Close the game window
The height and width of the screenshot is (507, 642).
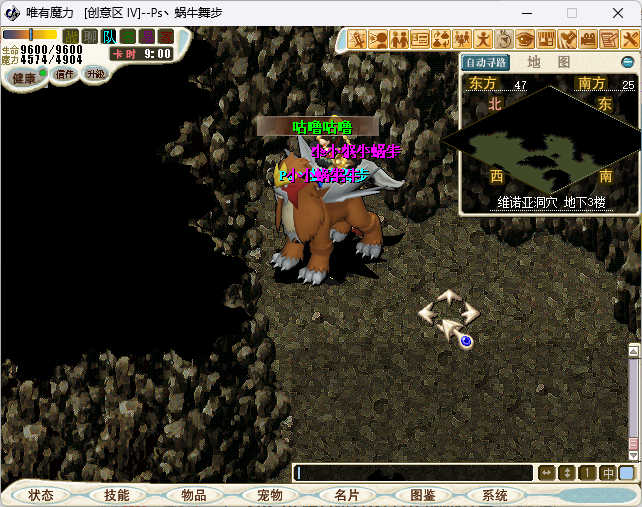click(618, 13)
